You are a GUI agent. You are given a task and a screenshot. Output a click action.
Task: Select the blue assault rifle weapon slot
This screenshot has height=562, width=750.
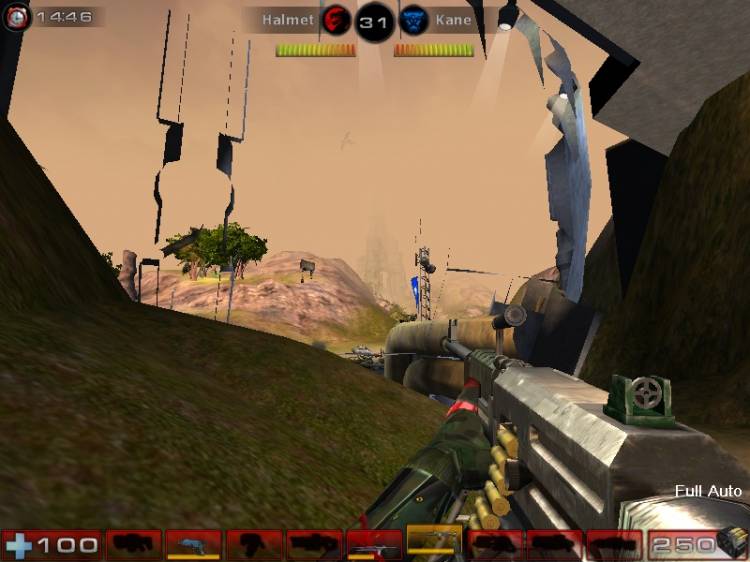[x=193, y=544]
